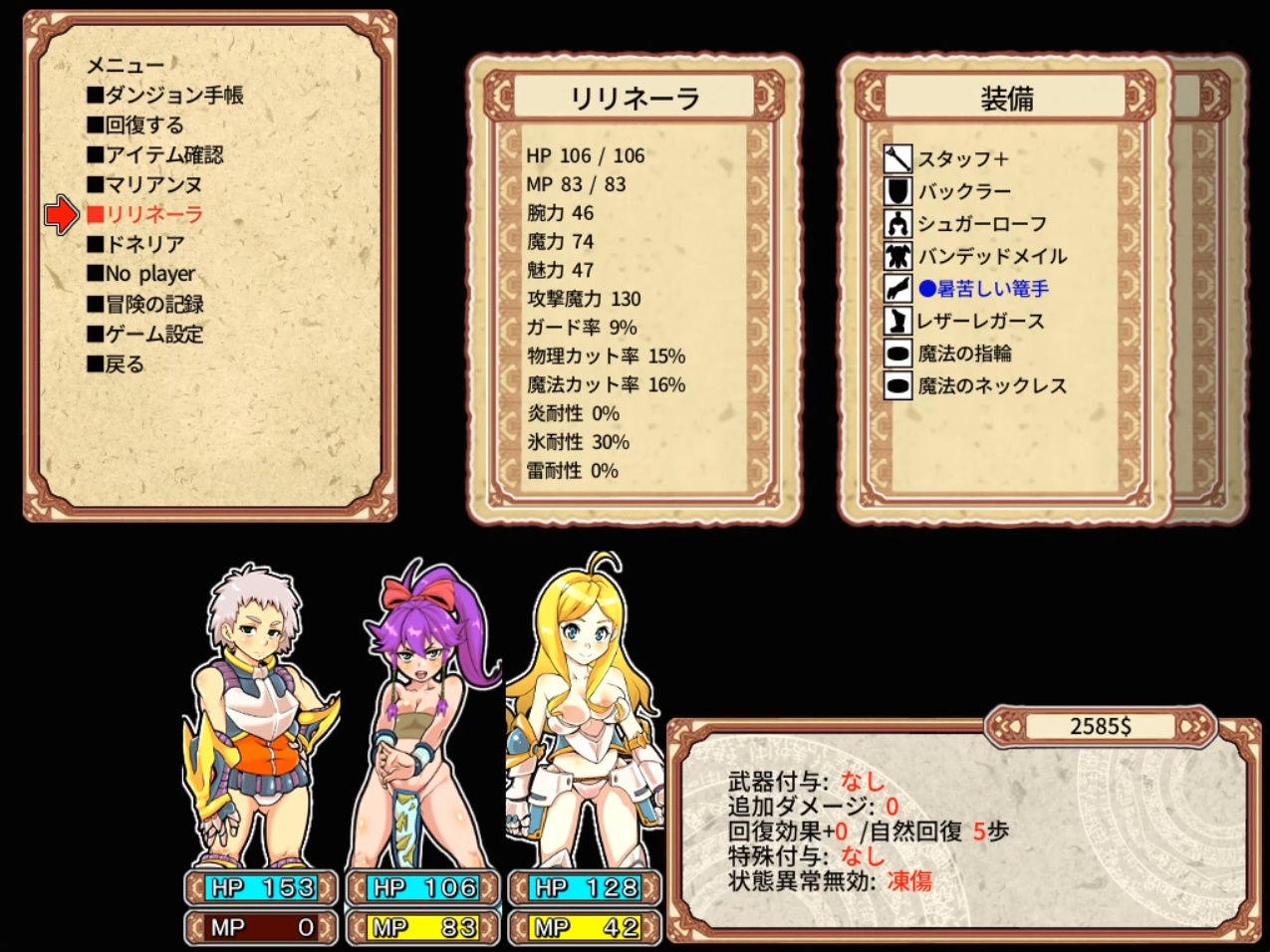1270x952 pixels.
Task: Select the 魔法の指輪 ring slot
Action: click(x=963, y=354)
